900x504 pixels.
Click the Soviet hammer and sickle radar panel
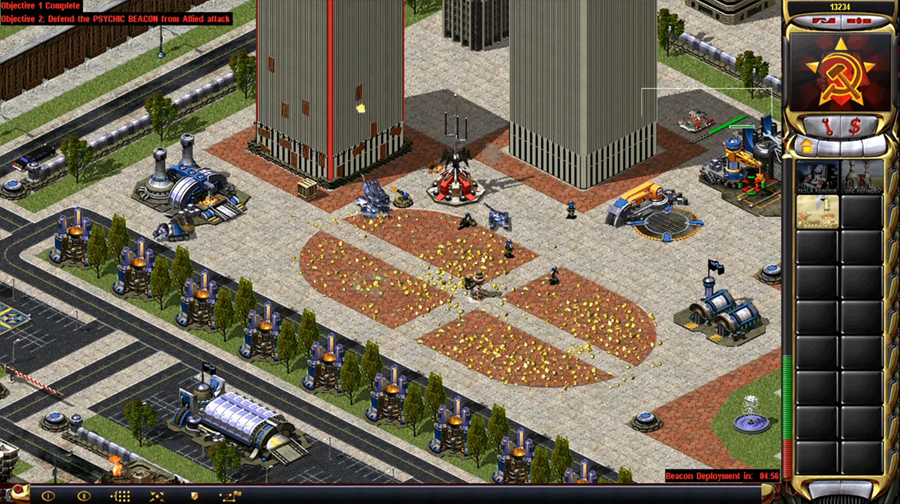pos(842,71)
